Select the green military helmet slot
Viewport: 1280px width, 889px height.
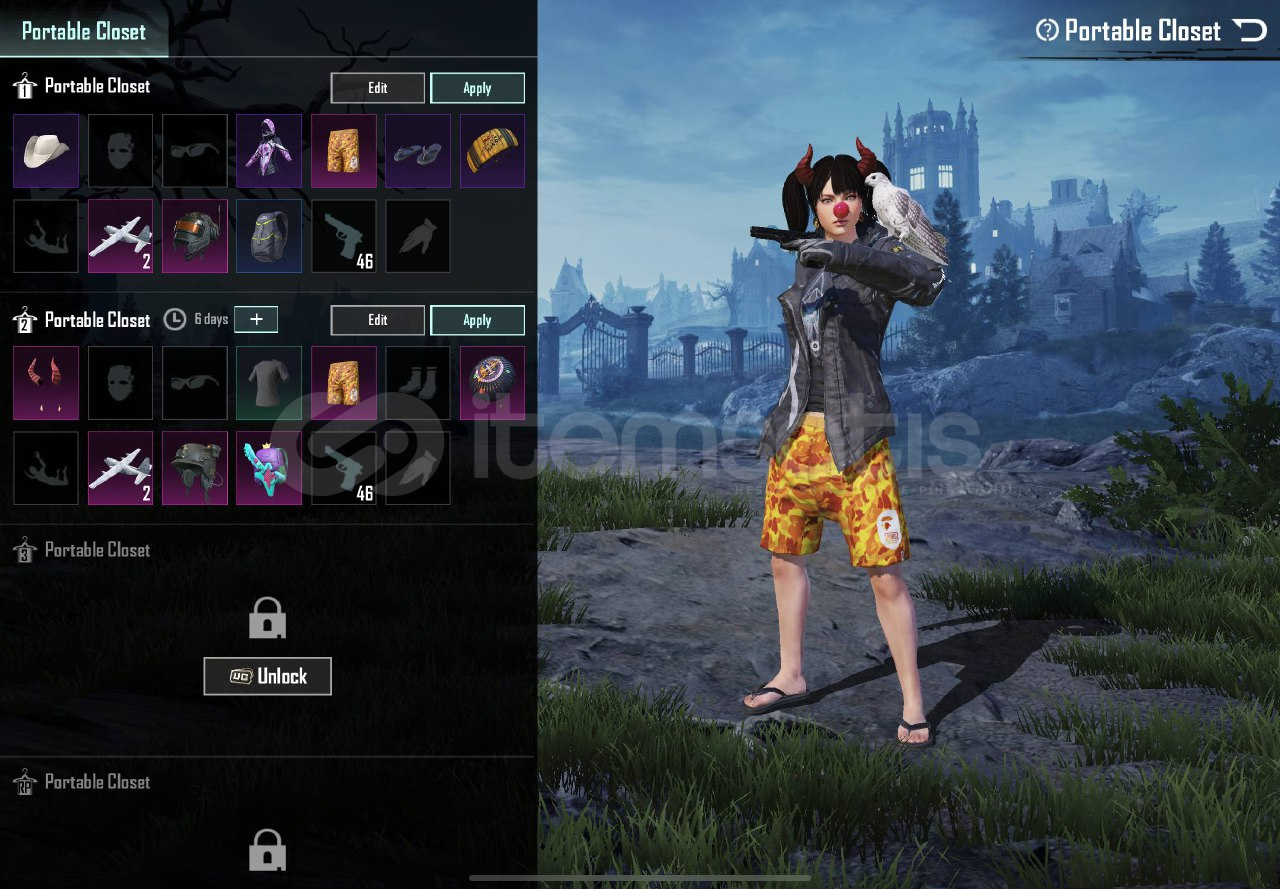click(x=195, y=468)
